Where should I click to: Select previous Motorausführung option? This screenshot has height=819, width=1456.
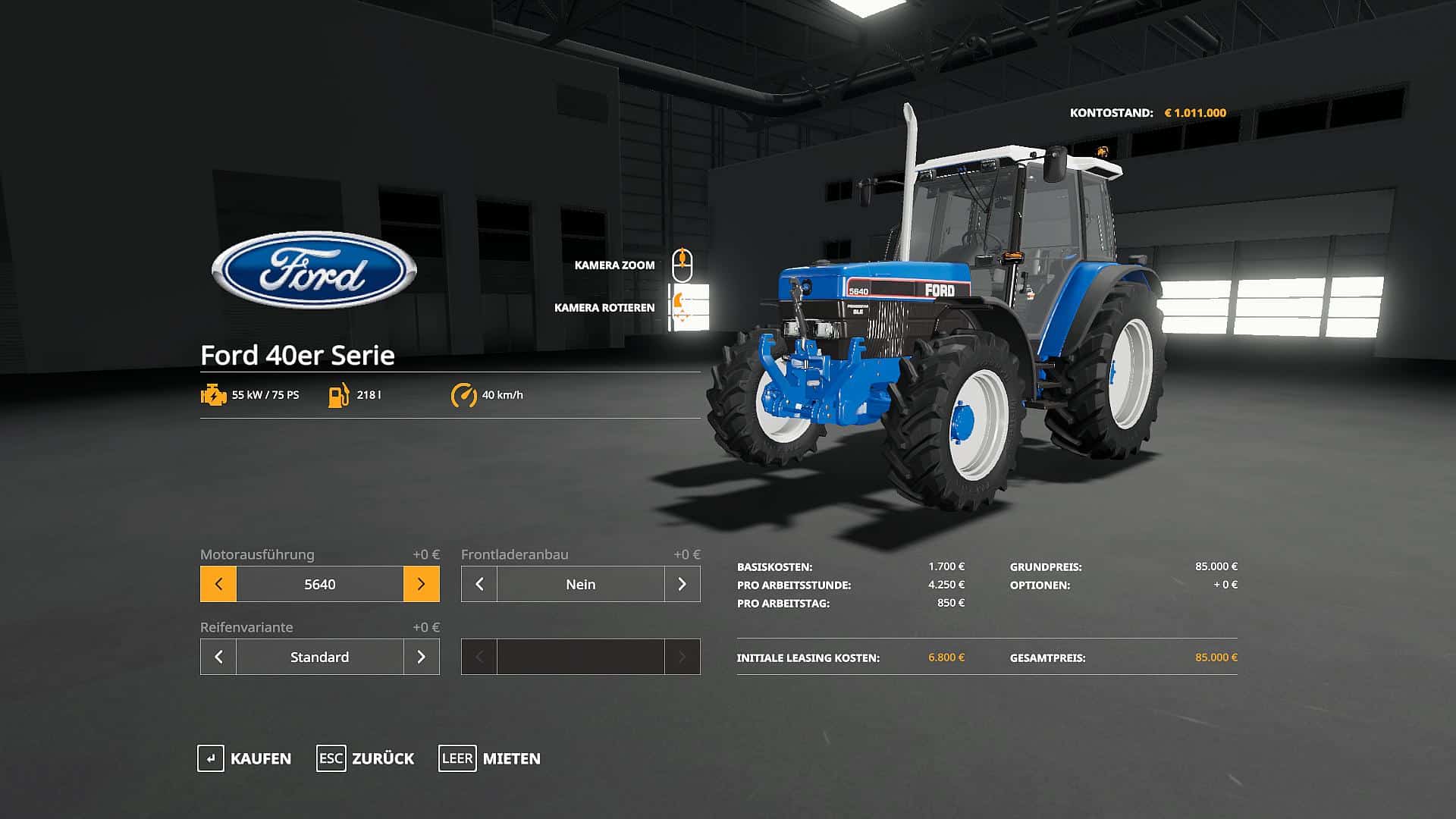tap(218, 584)
